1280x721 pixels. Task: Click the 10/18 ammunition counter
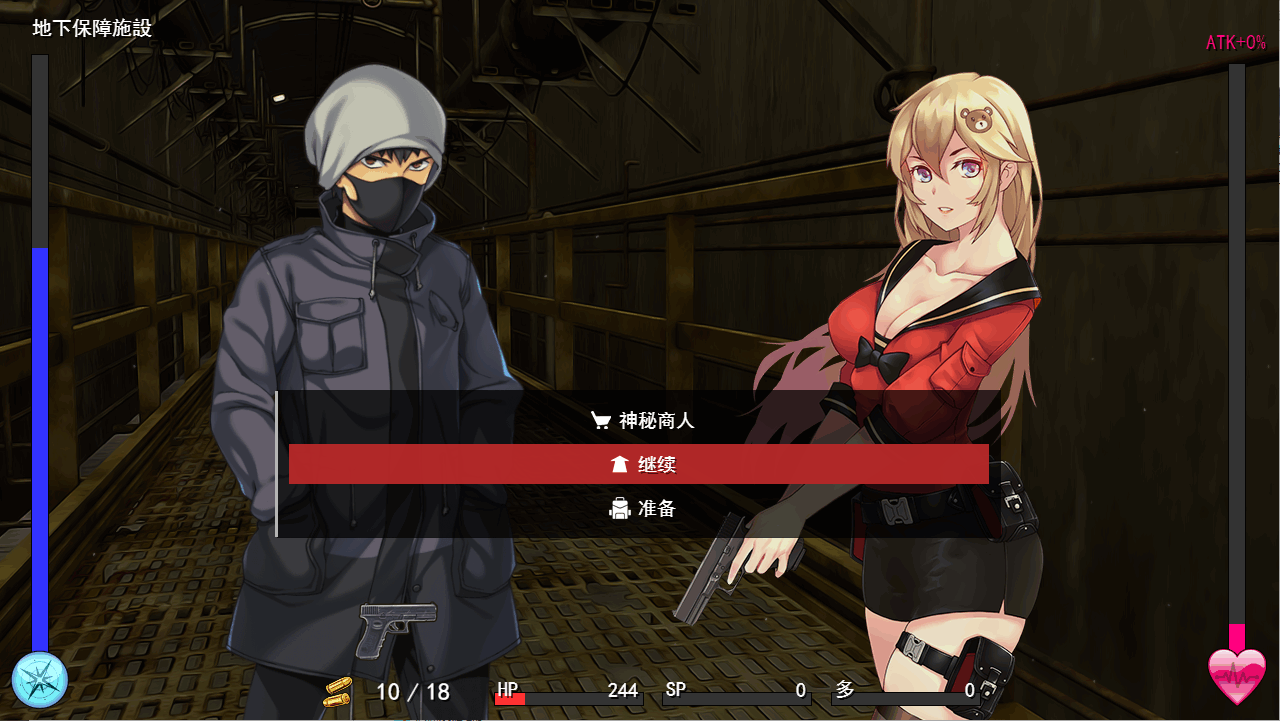tap(399, 691)
